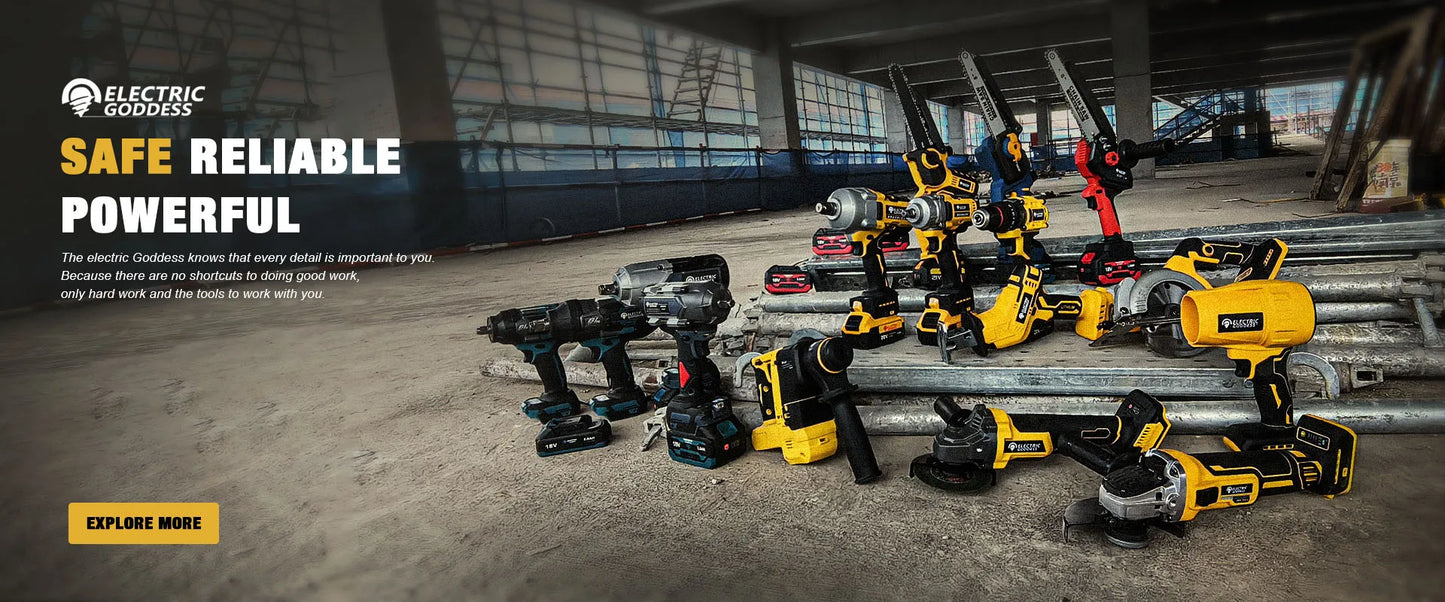This screenshot has width=1445, height=602.
Task: Click the Explore More button
Action: tap(143, 523)
